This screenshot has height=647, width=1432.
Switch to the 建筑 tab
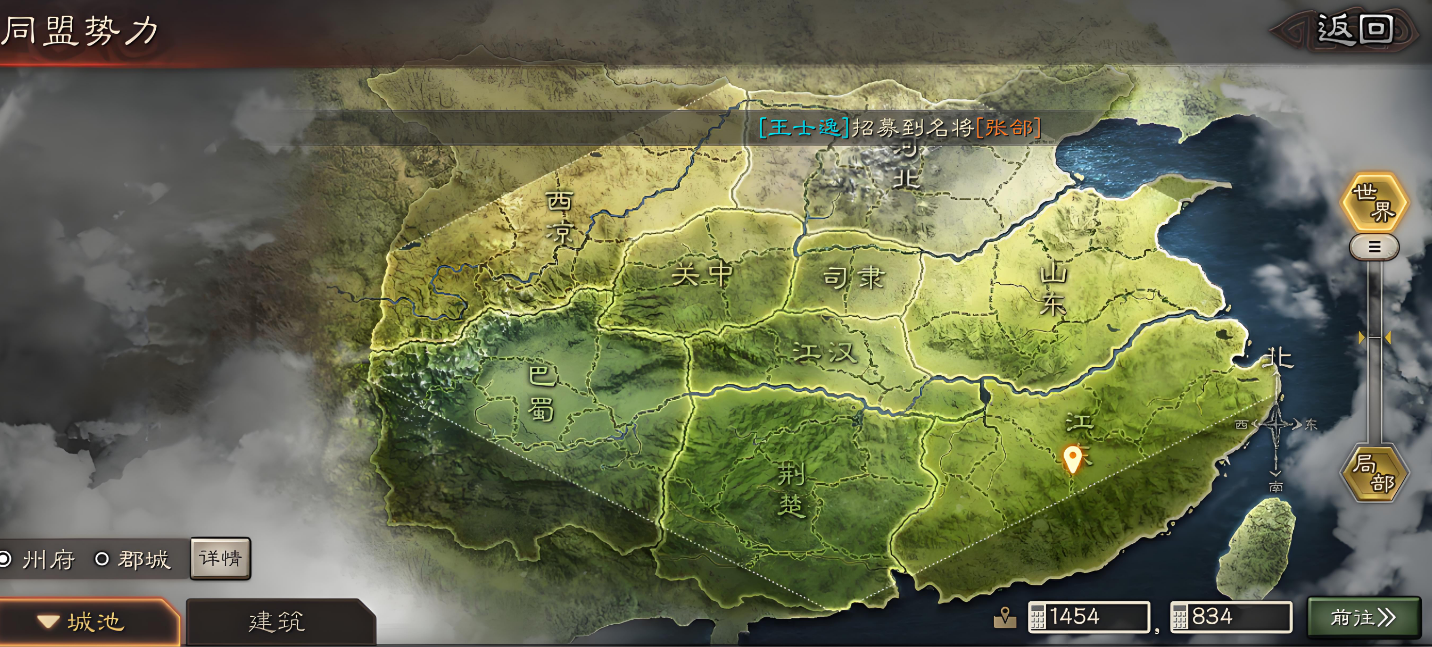[278, 621]
